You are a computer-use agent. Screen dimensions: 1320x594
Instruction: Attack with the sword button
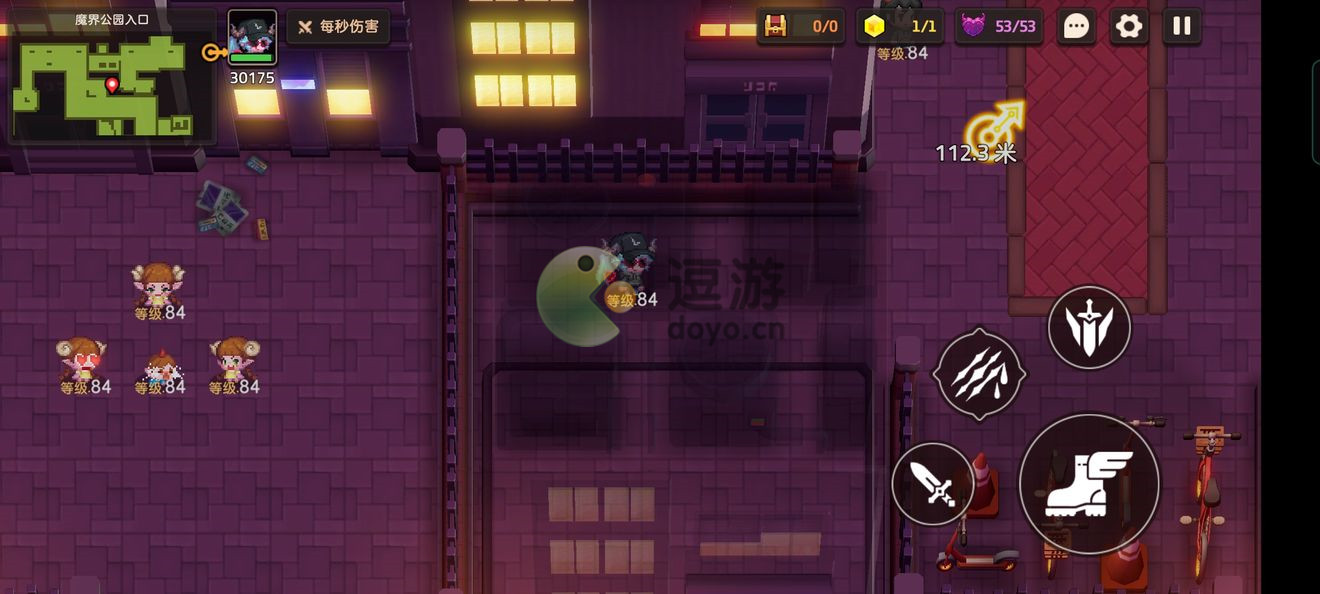(933, 484)
